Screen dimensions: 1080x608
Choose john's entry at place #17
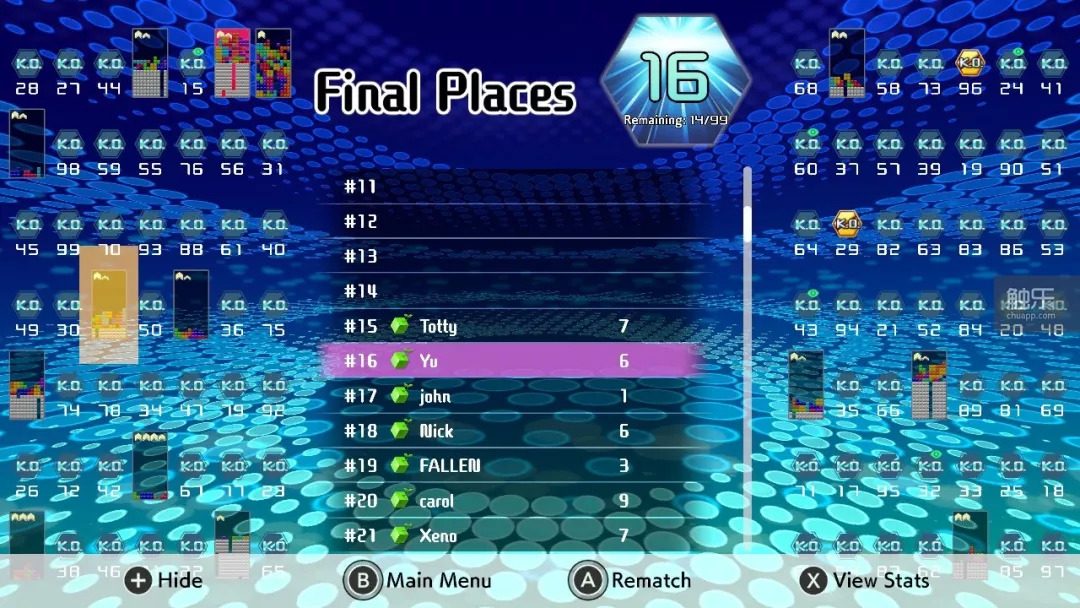(510, 396)
